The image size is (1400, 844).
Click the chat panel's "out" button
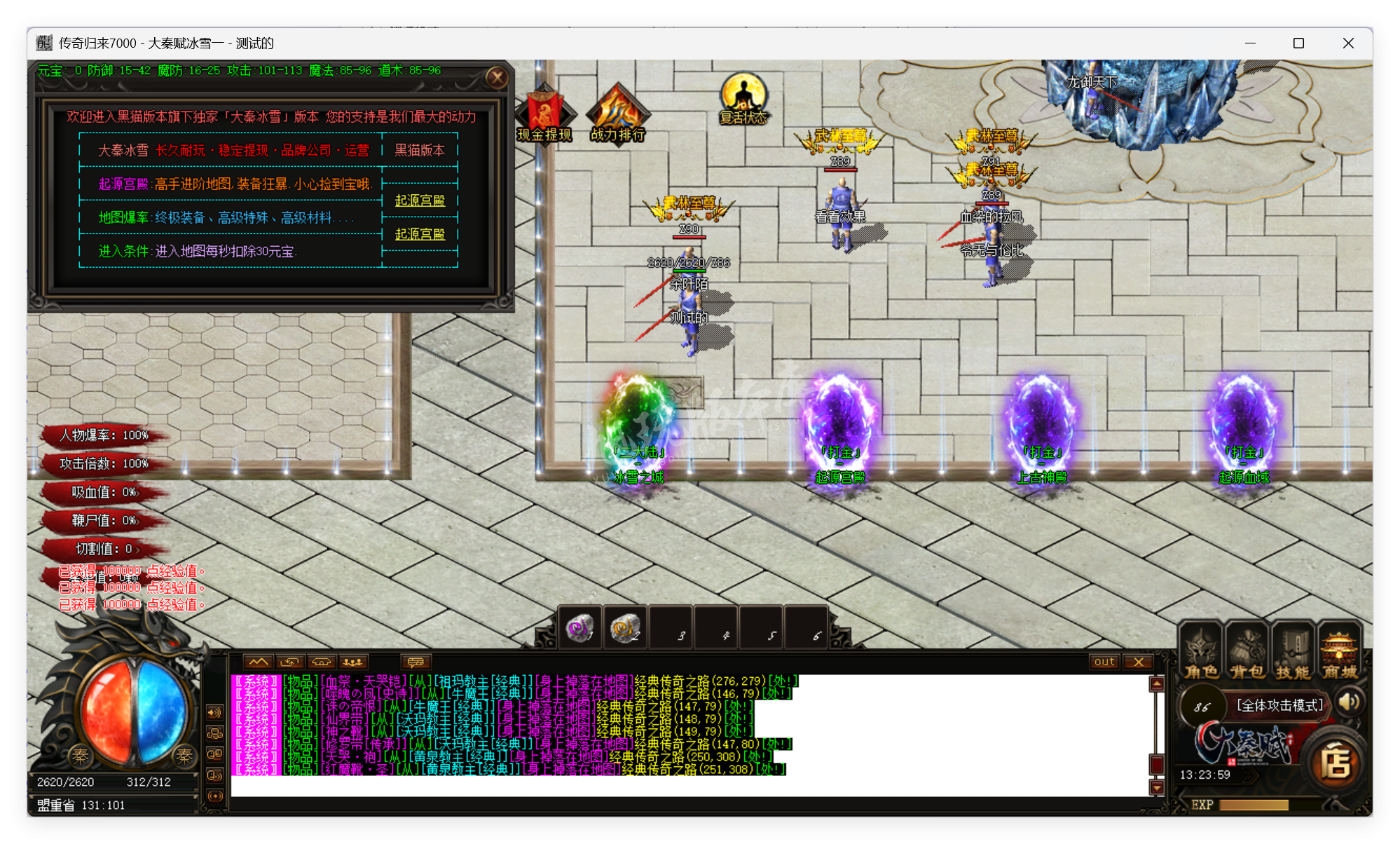click(x=1104, y=662)
